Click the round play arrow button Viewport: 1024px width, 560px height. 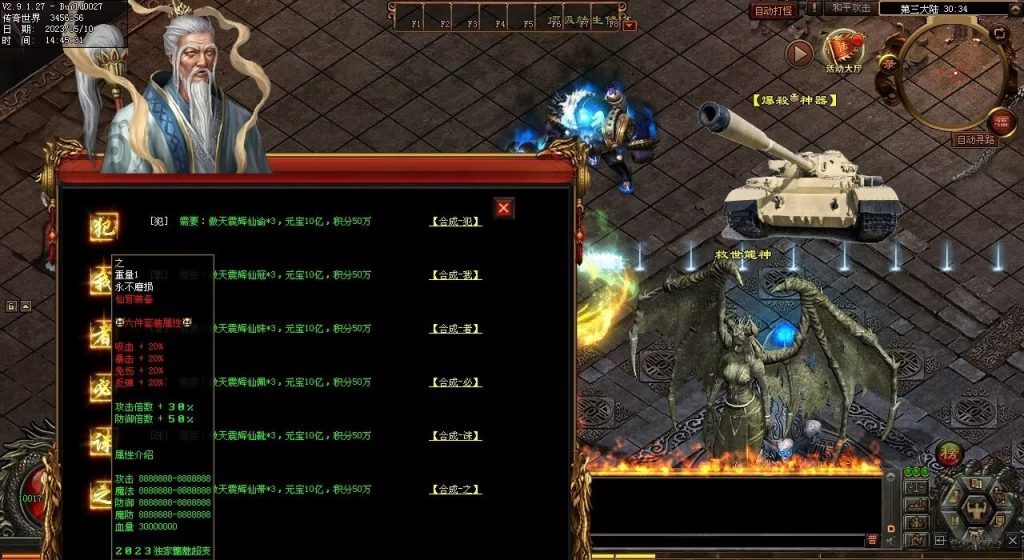click(x=798, y=54)
